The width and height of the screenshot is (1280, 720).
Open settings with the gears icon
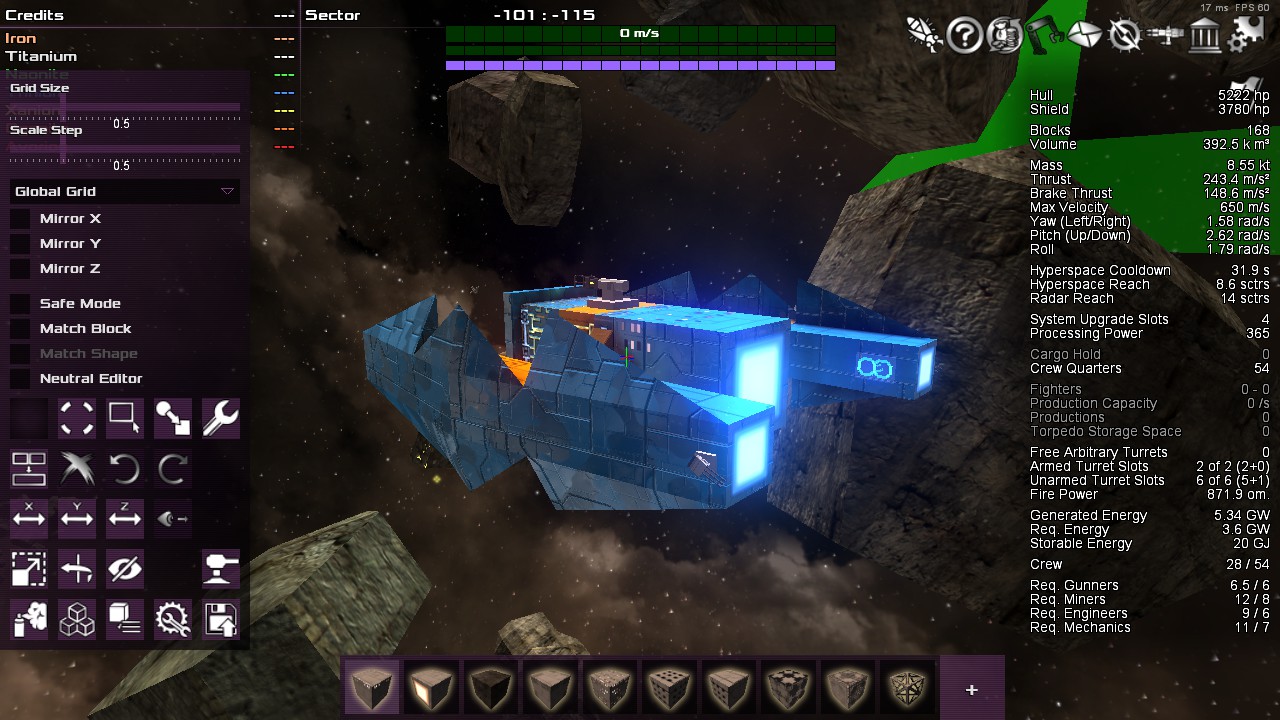[x=1246, y=36]
